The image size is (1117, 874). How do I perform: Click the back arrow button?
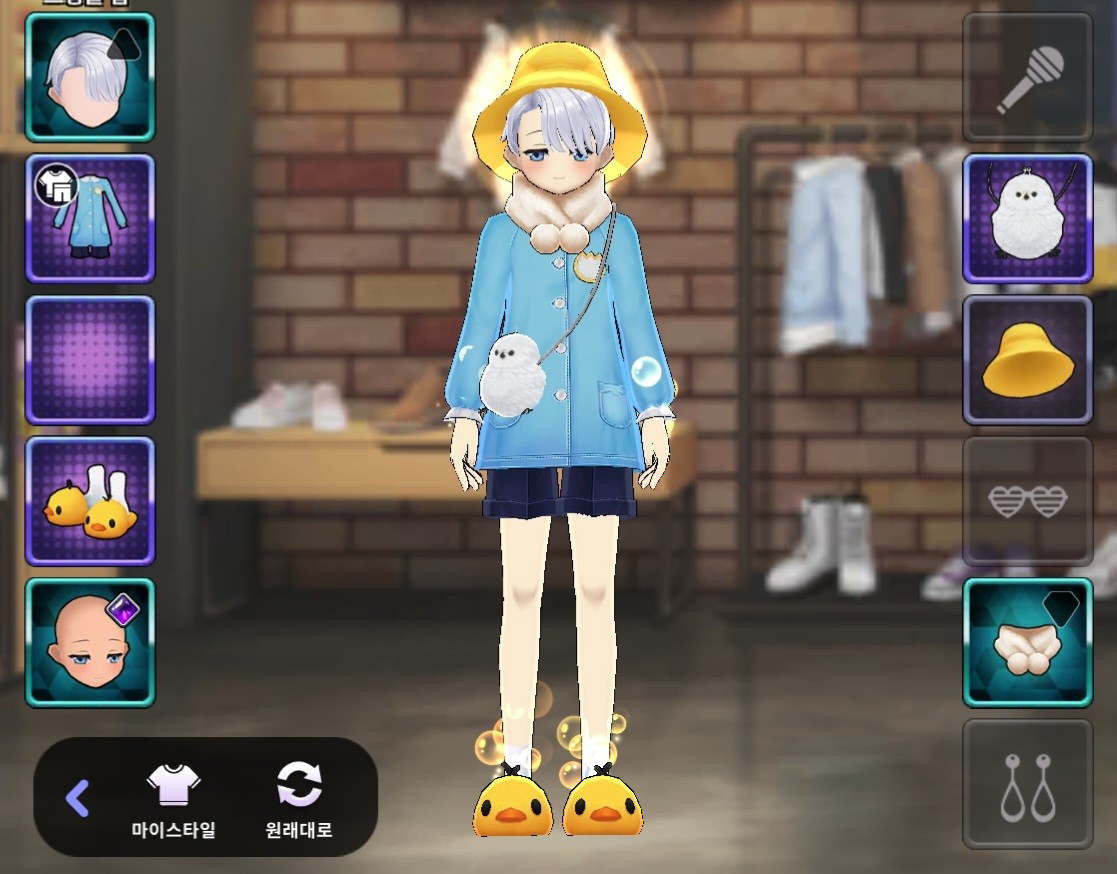pos(77,797)
